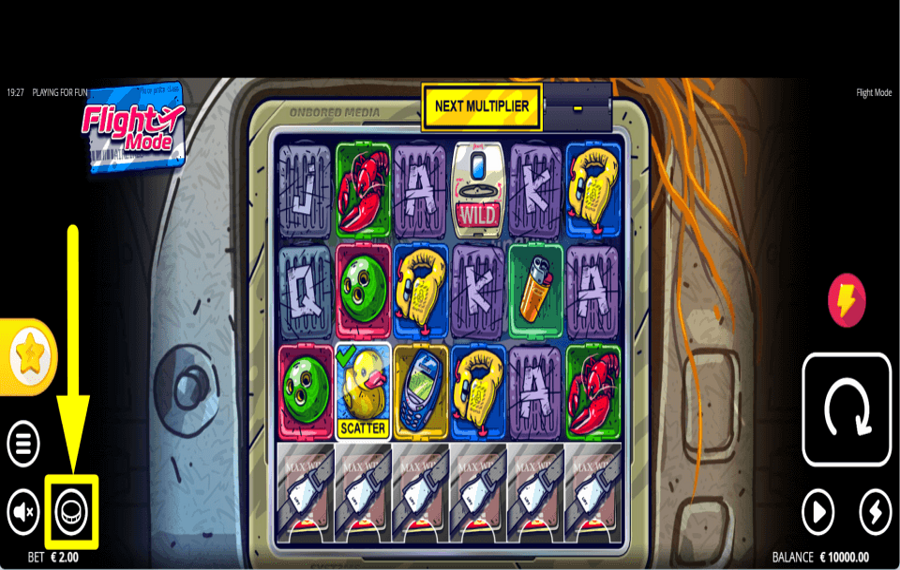The width and height of the screenshot is (900, 570).
Task: Toggle the muted sound speaker icon
Action: pyautogui.click(x=24, y=512)
